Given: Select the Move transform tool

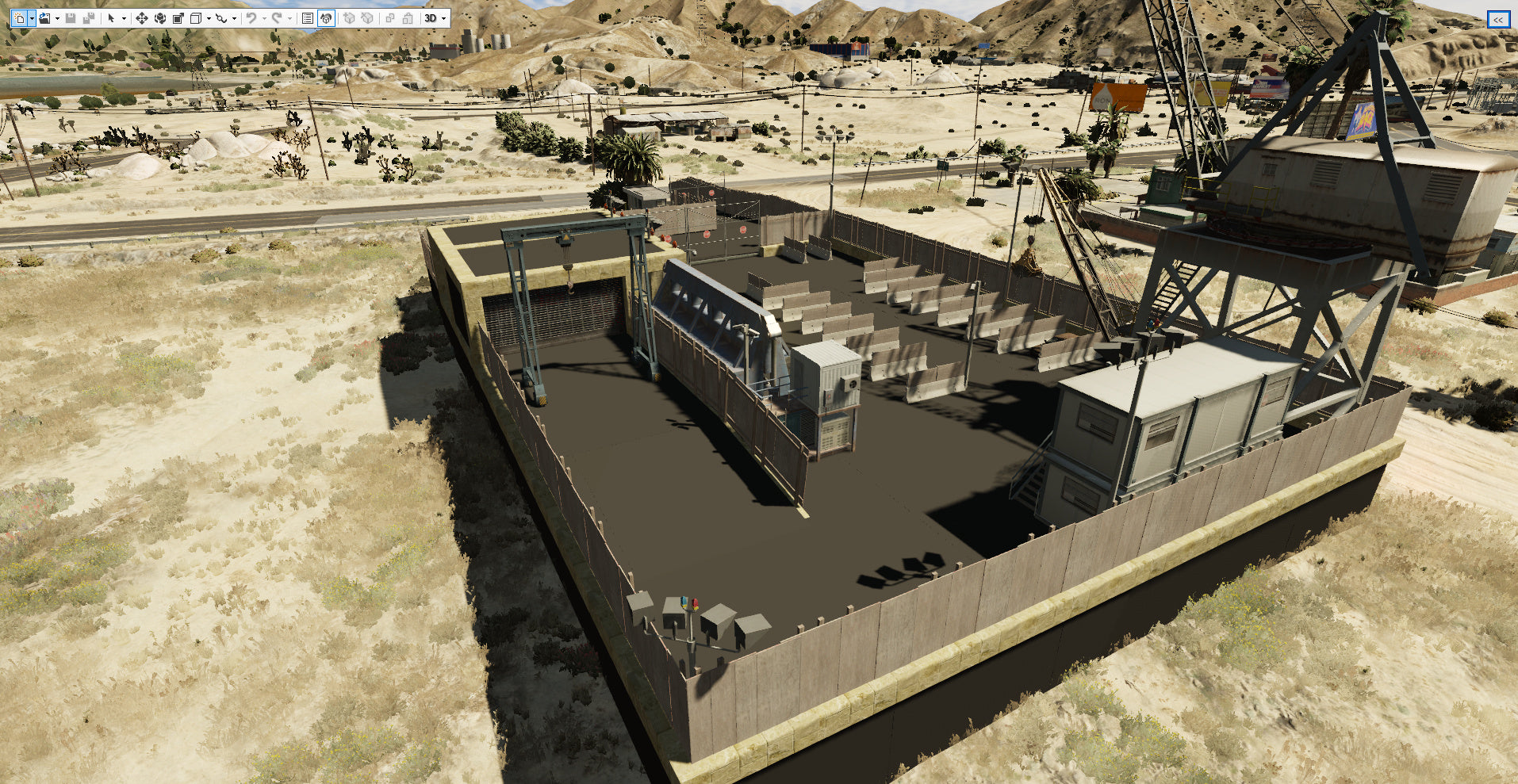Looking at the screenshot, I should [142, 17].
